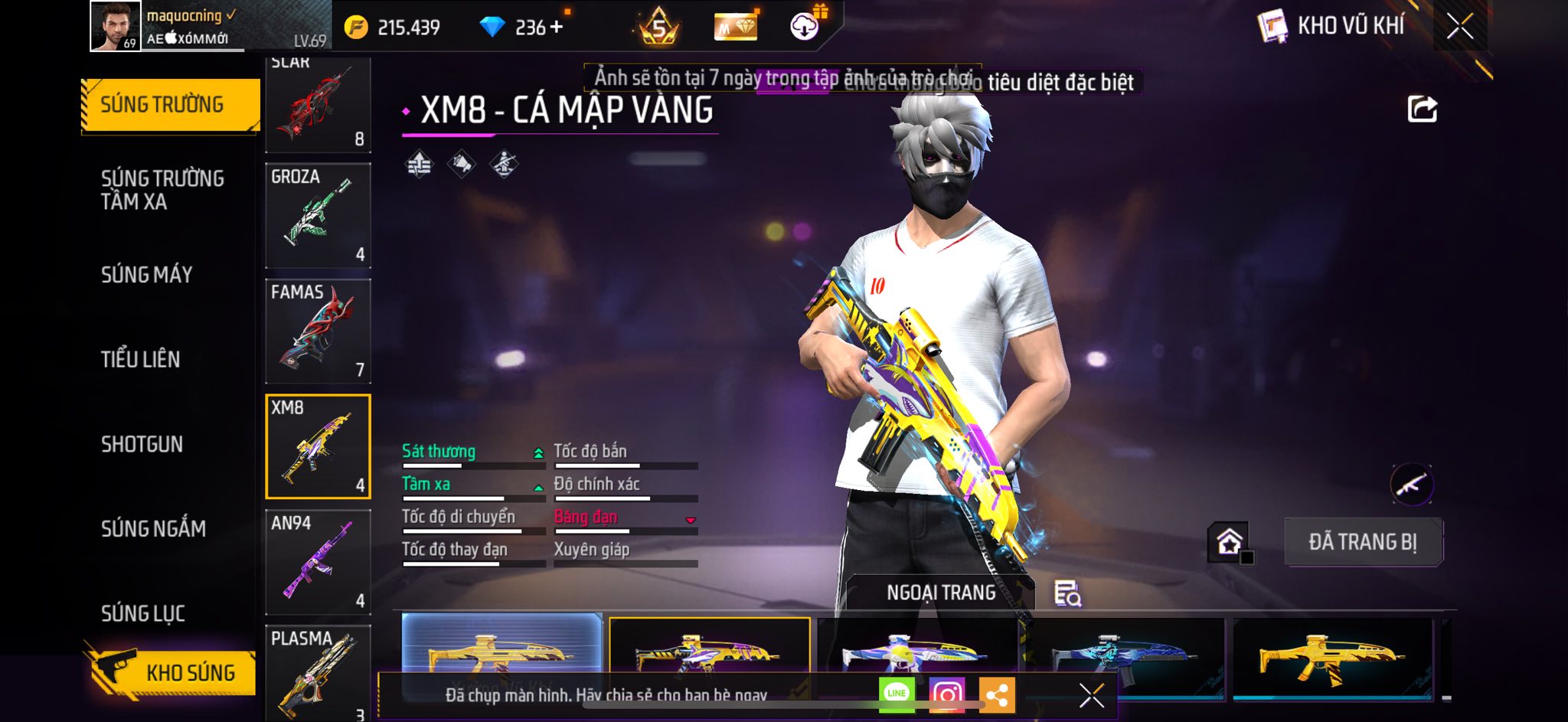Image resolution: width=1568 pixels, height=722 pixels.
Task: Share screenshot to Instagram
Action: pyautogui.click(x=946, y=694)
